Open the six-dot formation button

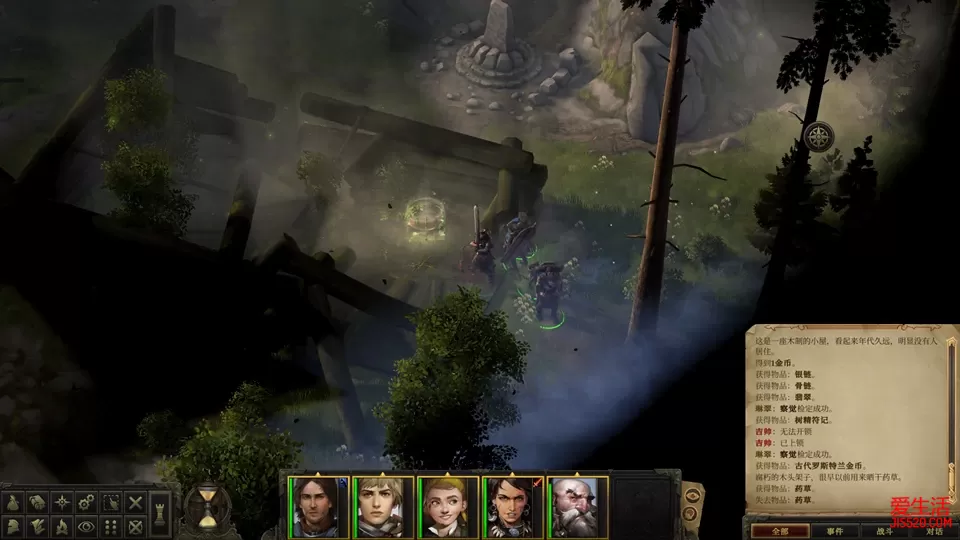click(111, 526)
